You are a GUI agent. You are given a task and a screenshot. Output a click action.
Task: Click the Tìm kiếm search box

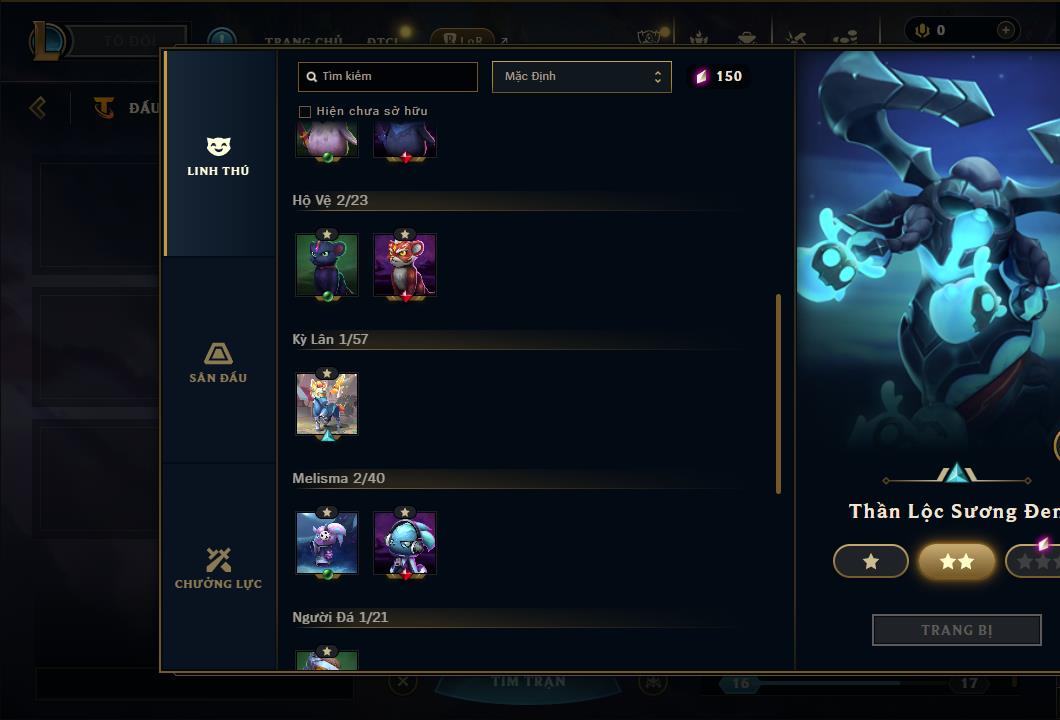(x=388, y=77)
